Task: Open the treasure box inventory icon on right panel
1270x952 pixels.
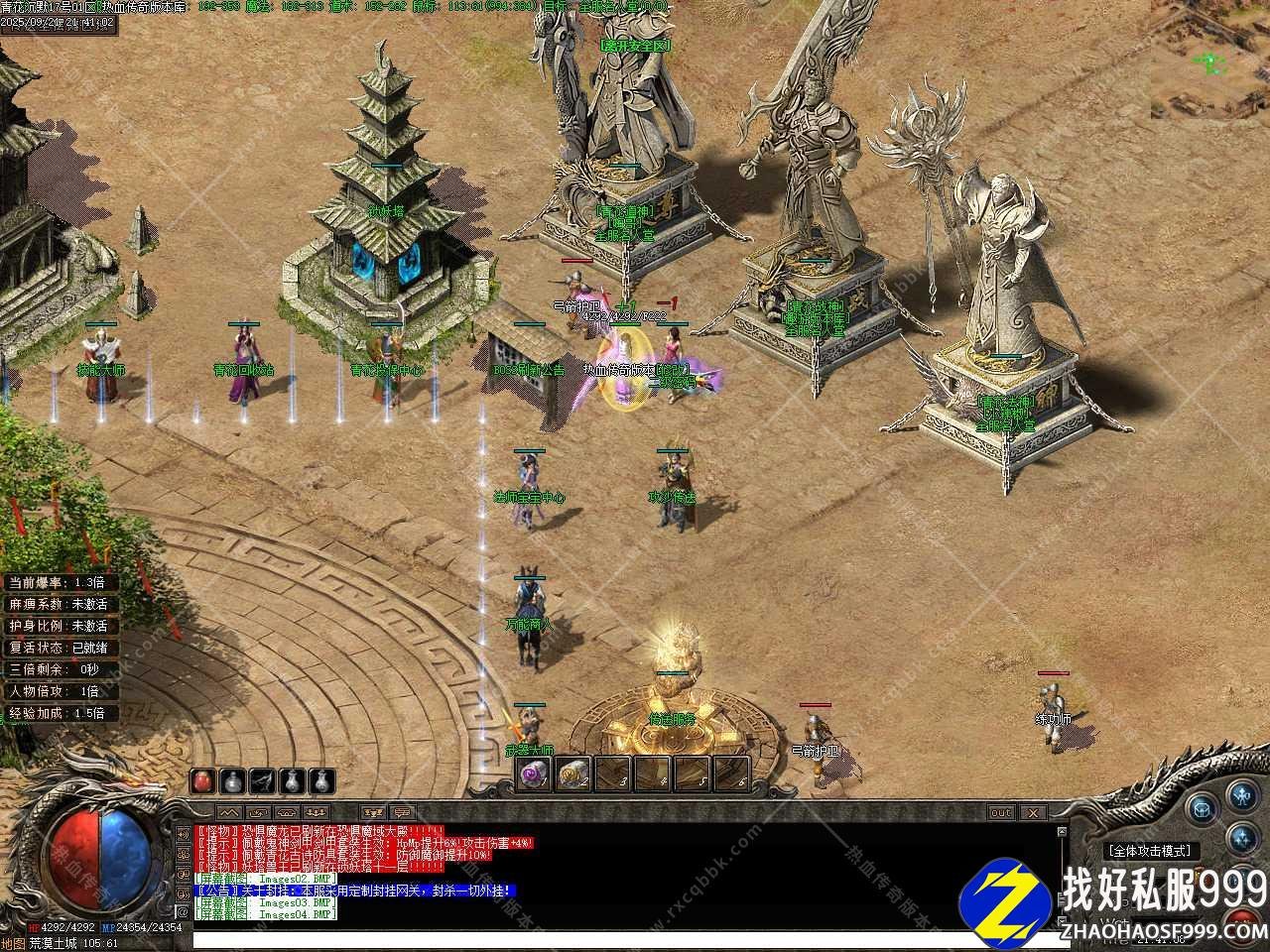Action: pyautogui.click(x=1203, y=809)
